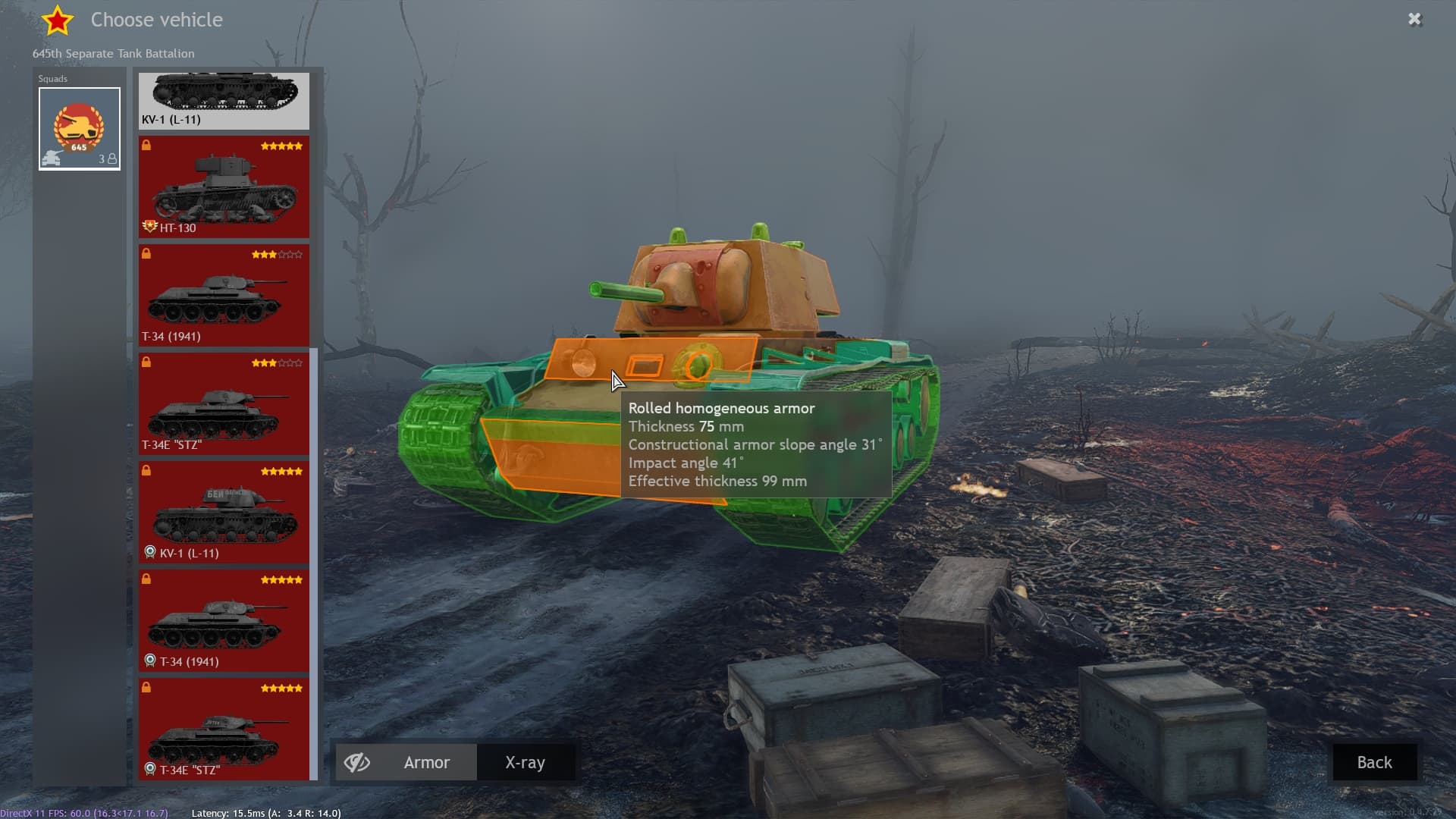Image resolution: width=1456 pixels, height=819 pixels.
Task: Pick the three-star T-34 (1941)
Action: 224,296
